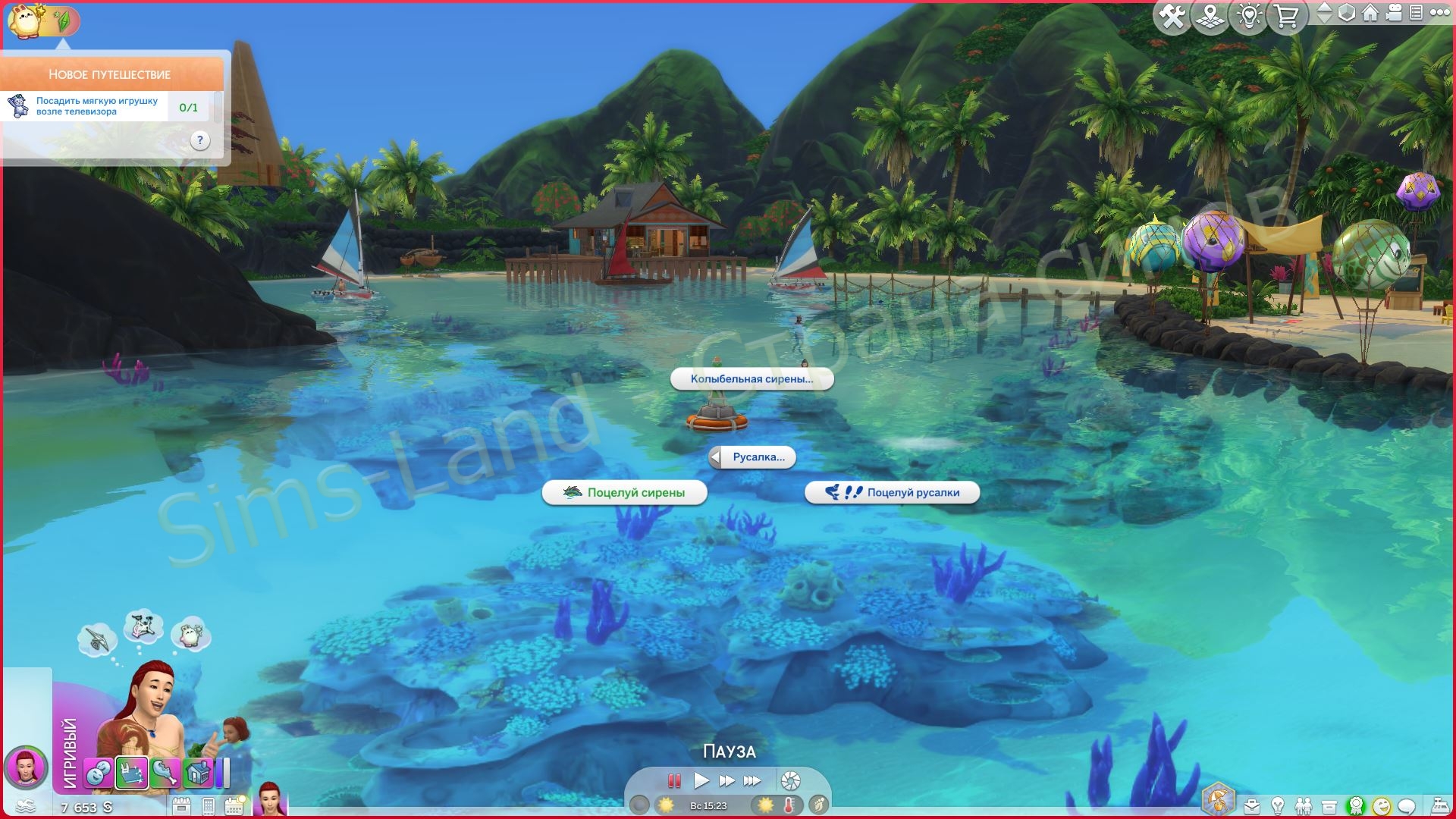Open the fishing rod want bubble
Viewport: 1456px width, 819px height.
pos(97,639)
